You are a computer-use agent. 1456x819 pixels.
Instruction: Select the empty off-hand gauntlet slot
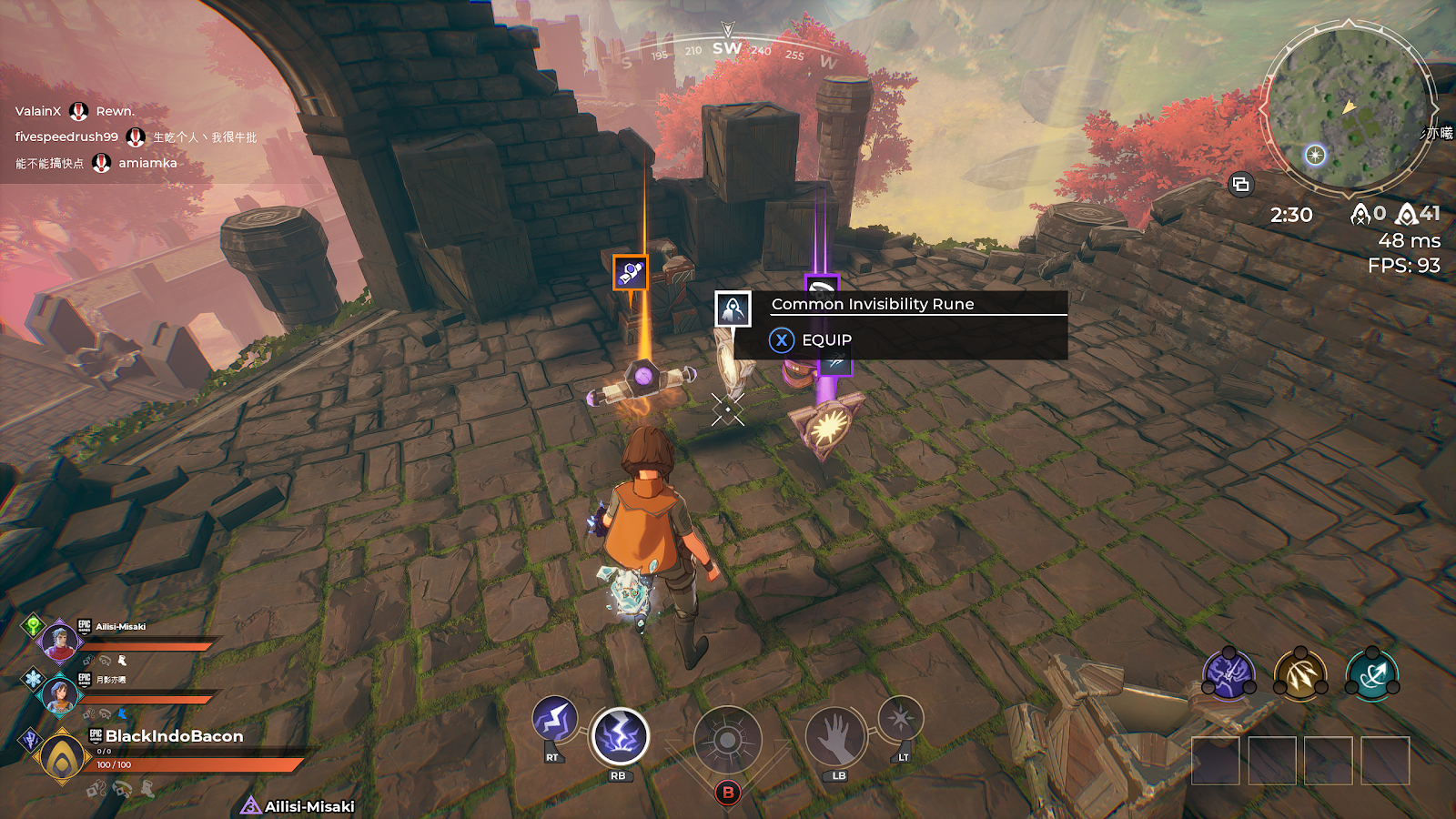[x=835, y=737]
